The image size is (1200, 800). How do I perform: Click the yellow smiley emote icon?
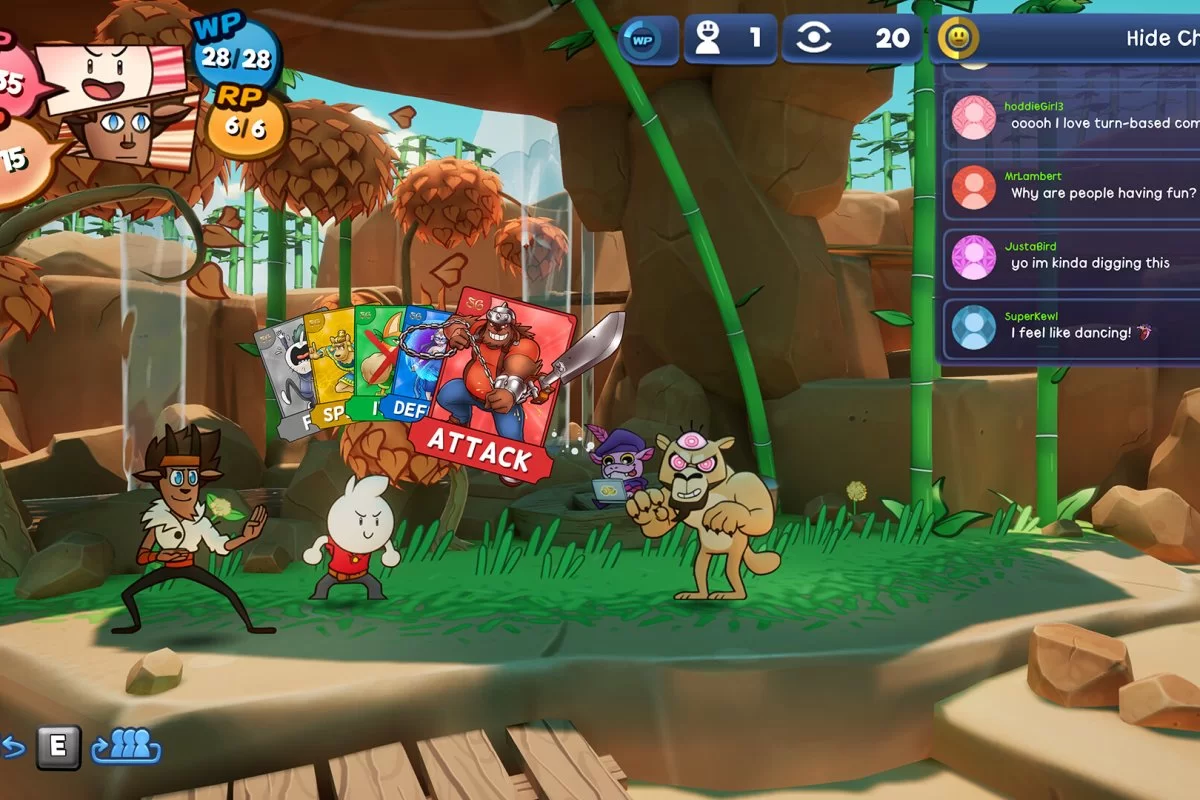(958, 39)
